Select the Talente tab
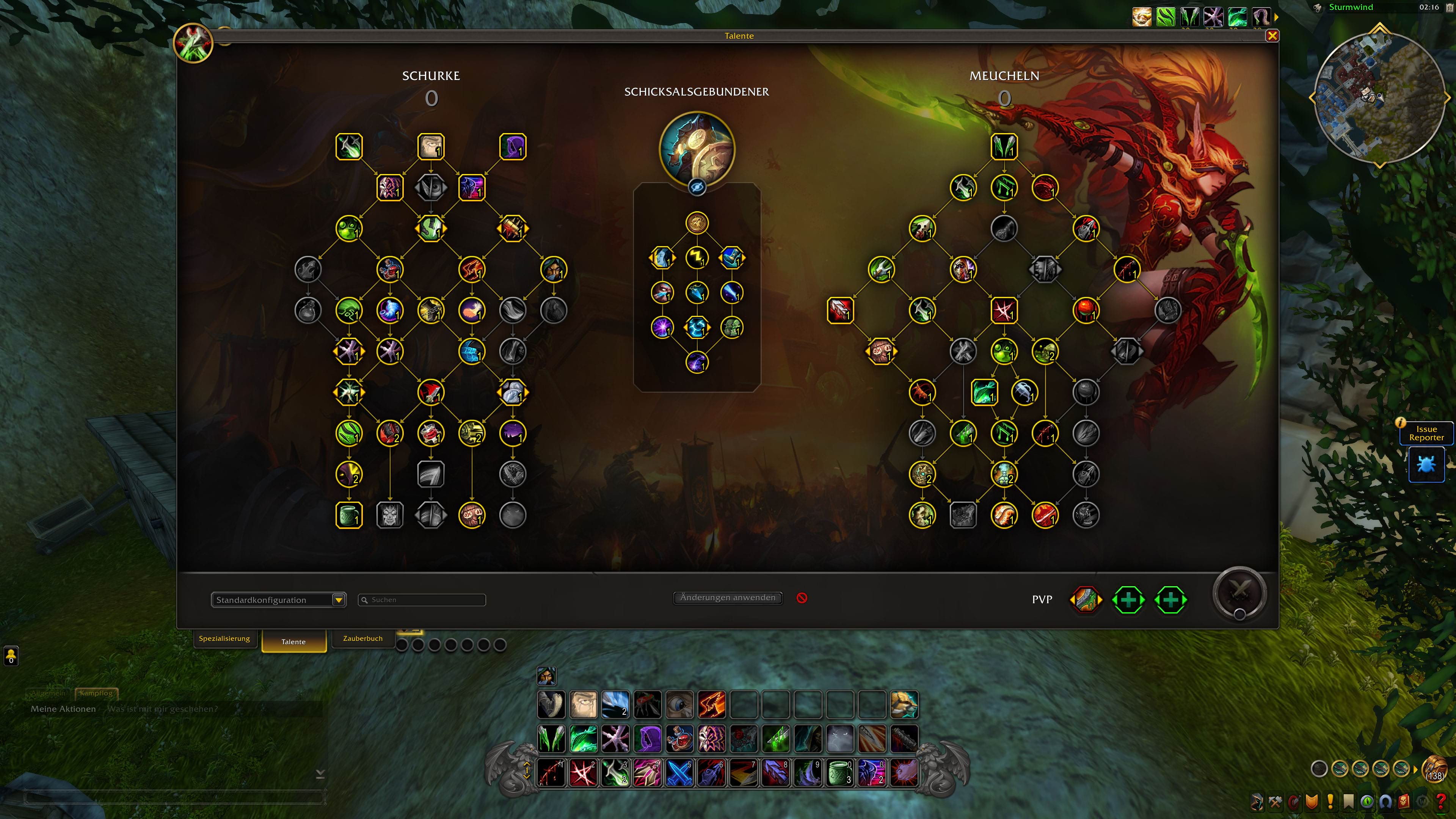This screenshot has width=1456, height=819. (x=293, y=642)
